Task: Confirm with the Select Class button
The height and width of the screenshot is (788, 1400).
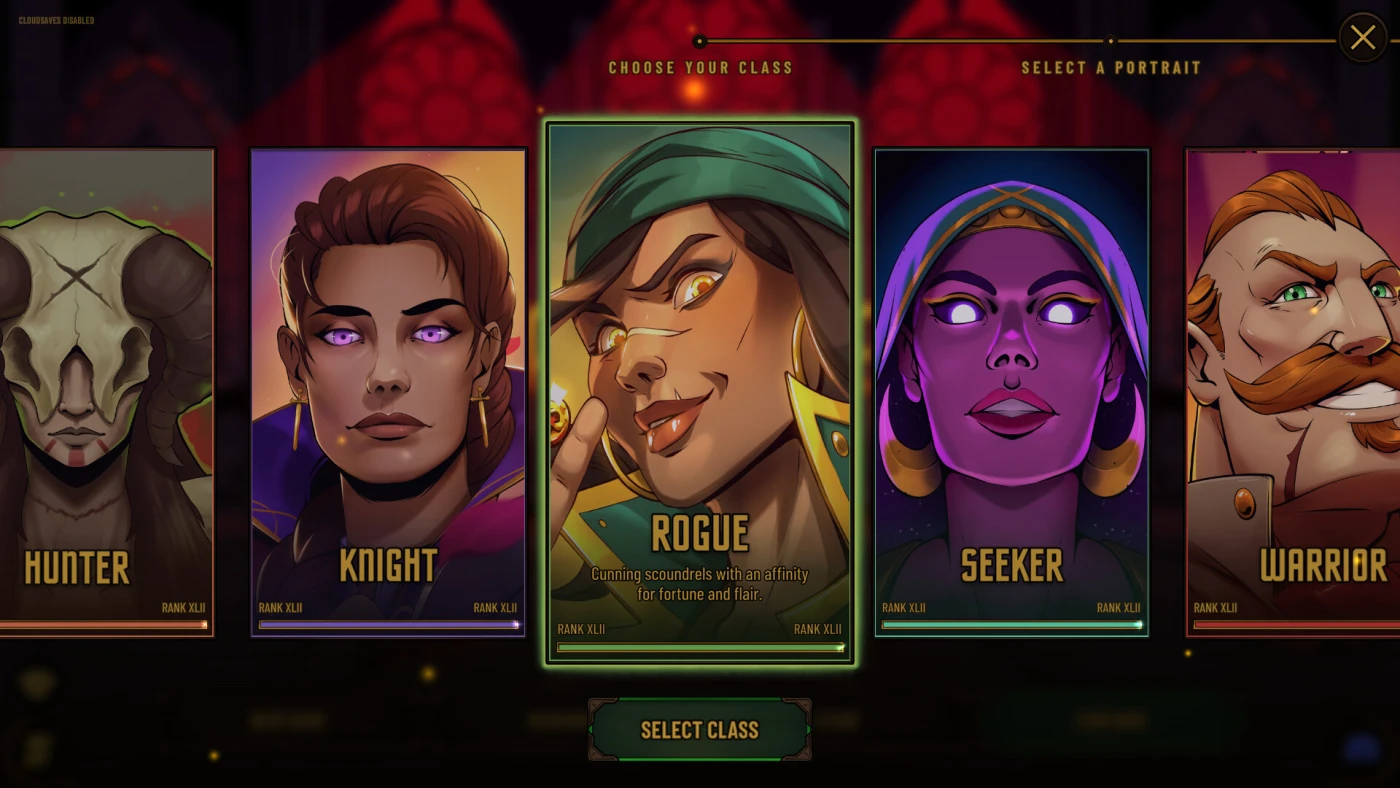Action: point(699,730)
